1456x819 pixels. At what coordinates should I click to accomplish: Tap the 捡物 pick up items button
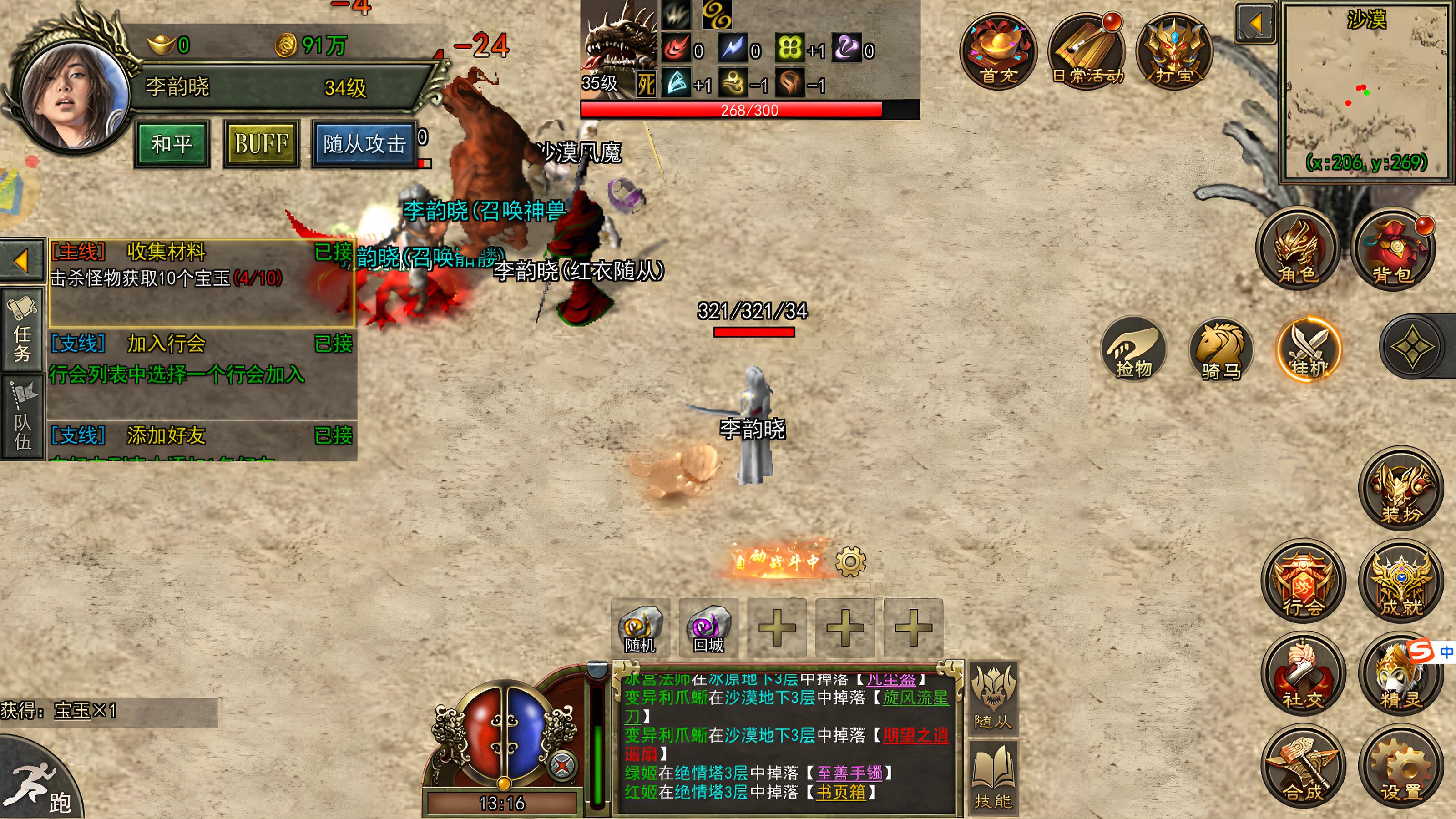coord(1133,349)
